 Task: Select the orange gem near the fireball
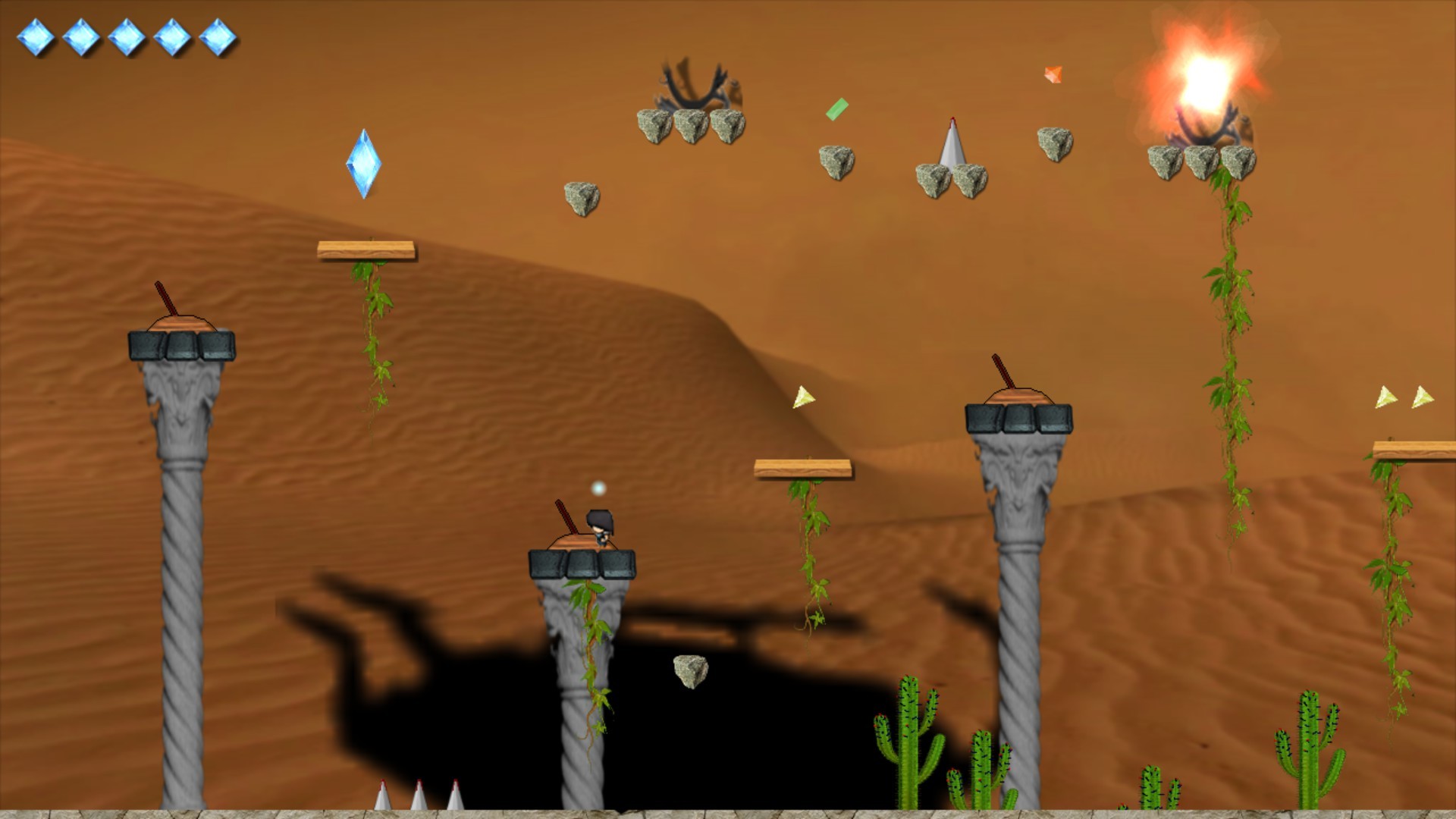[x=1053, y=75]
